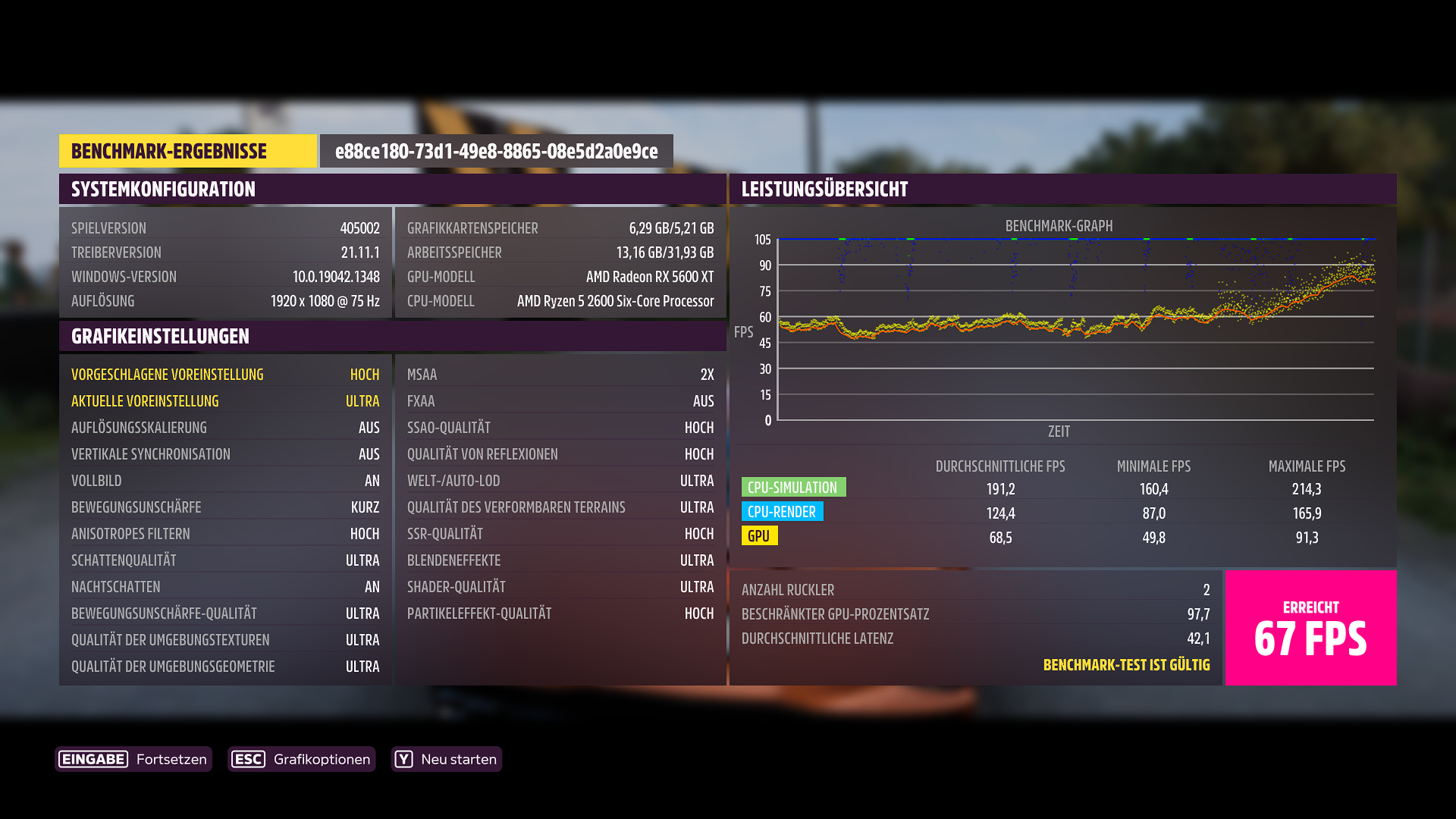
Task: Toggle the VOLLBILD setting
Action: [x=225, y=480]
